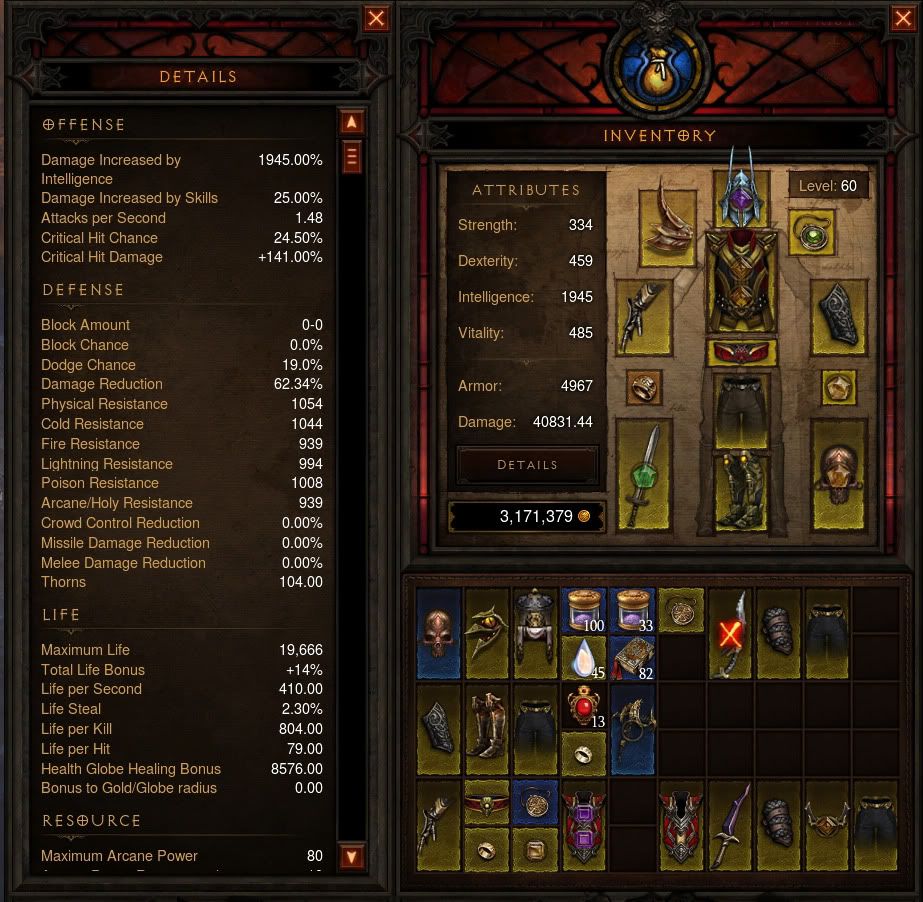Click the gold amount display
The height and width of the screenshot is (902, 923).
coord(525,516)
